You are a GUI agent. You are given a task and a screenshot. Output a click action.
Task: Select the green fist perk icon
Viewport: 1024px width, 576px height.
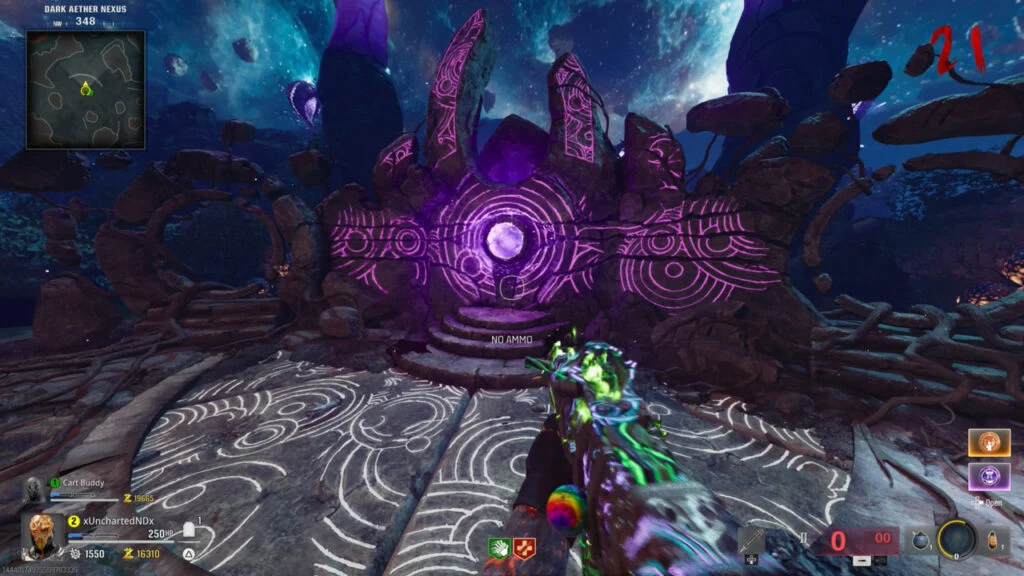500,548
